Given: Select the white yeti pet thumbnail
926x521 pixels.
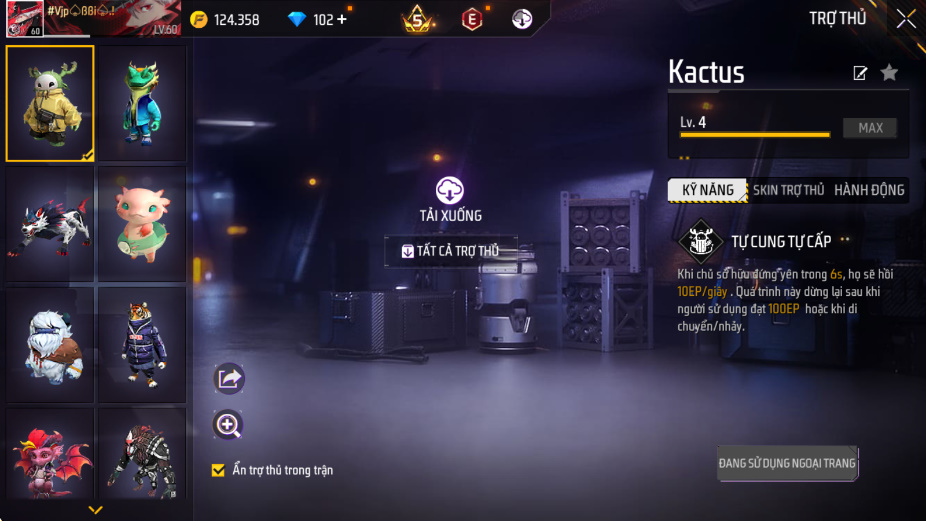Looking at the screenshot, I should pyautogui.click(x=50, y=345).
